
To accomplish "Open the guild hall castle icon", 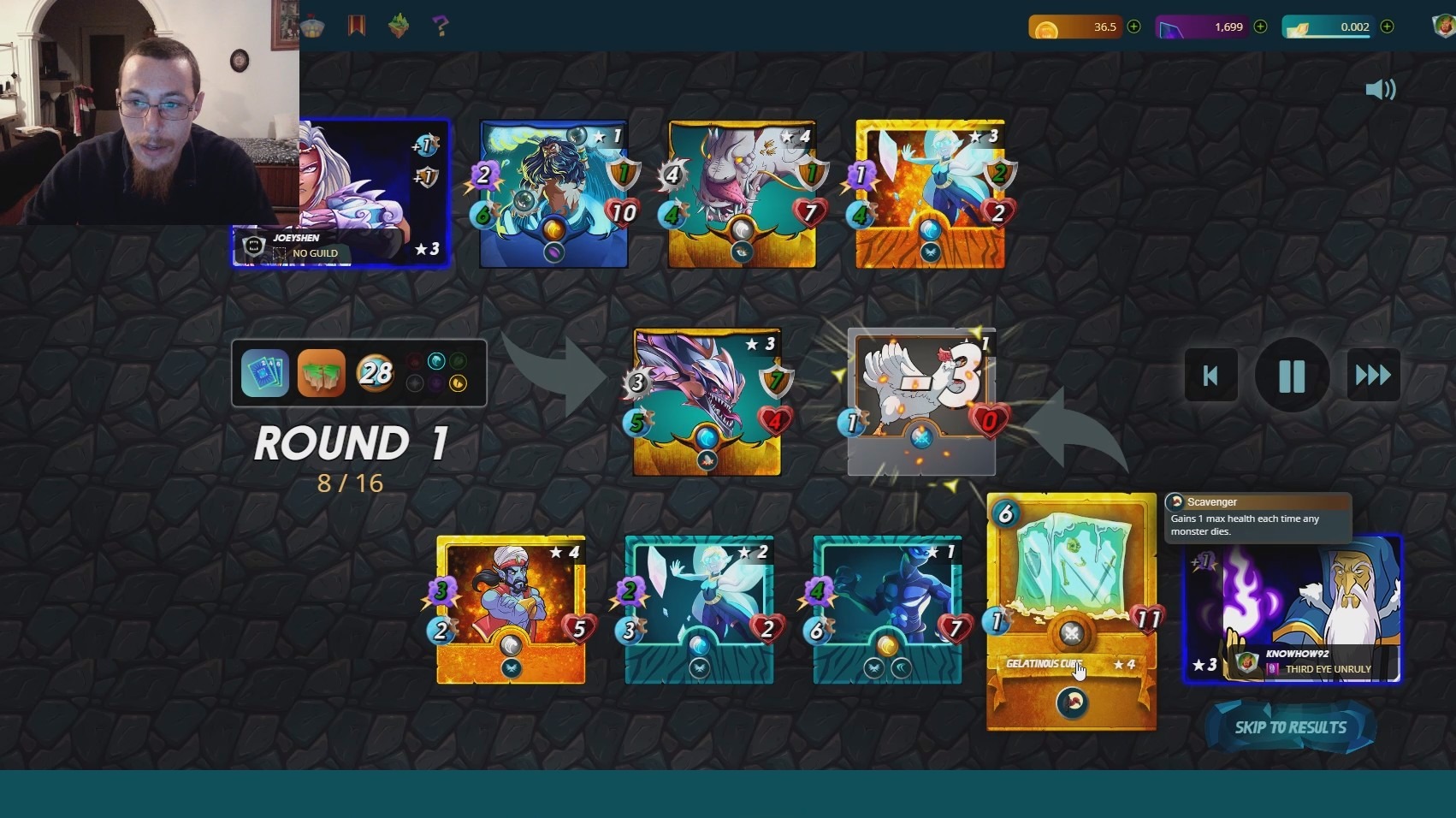I will click(312, 26).
